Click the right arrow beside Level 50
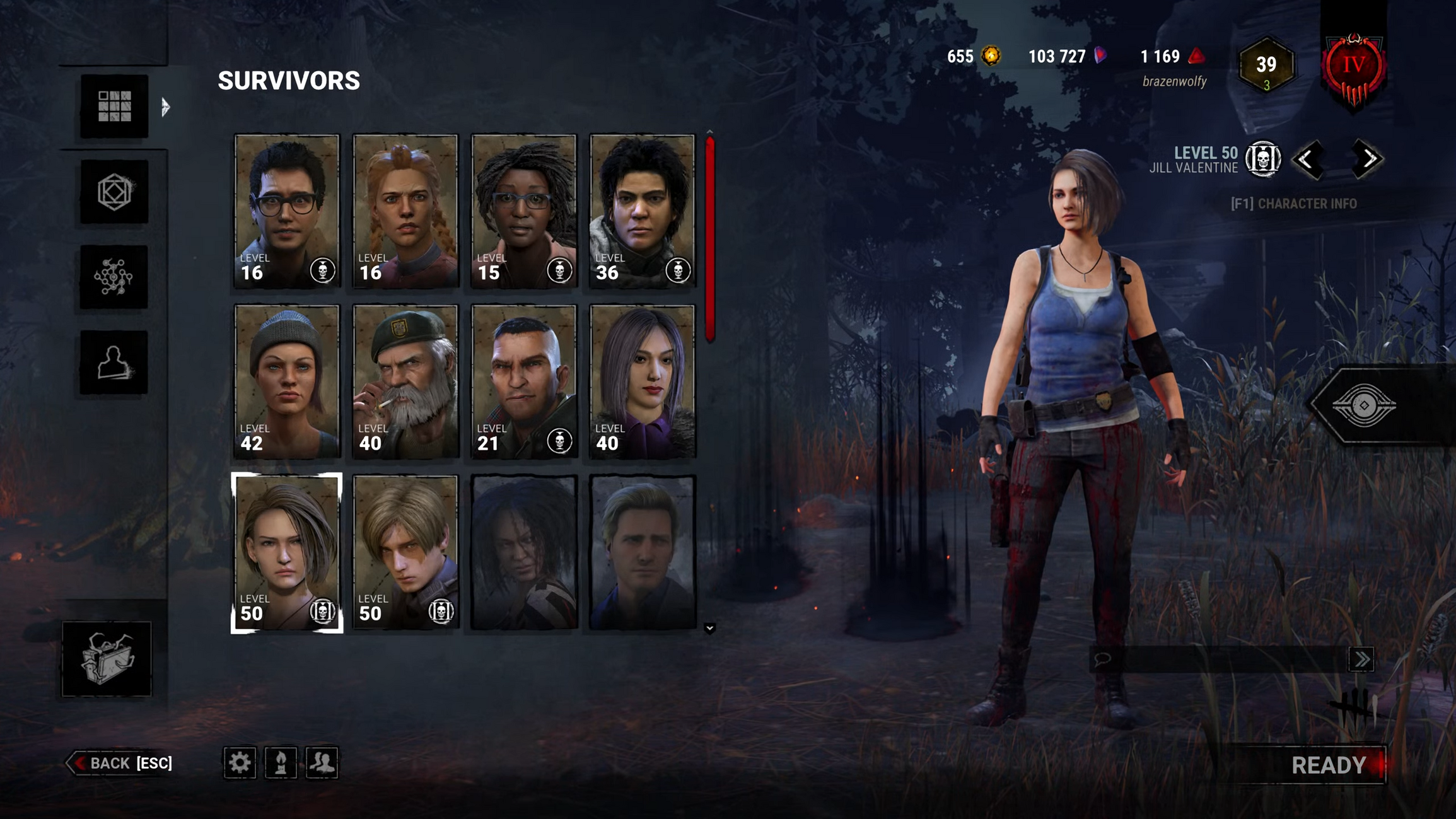The width and height of the screenshot is (1456, 819). point(1367,160)
